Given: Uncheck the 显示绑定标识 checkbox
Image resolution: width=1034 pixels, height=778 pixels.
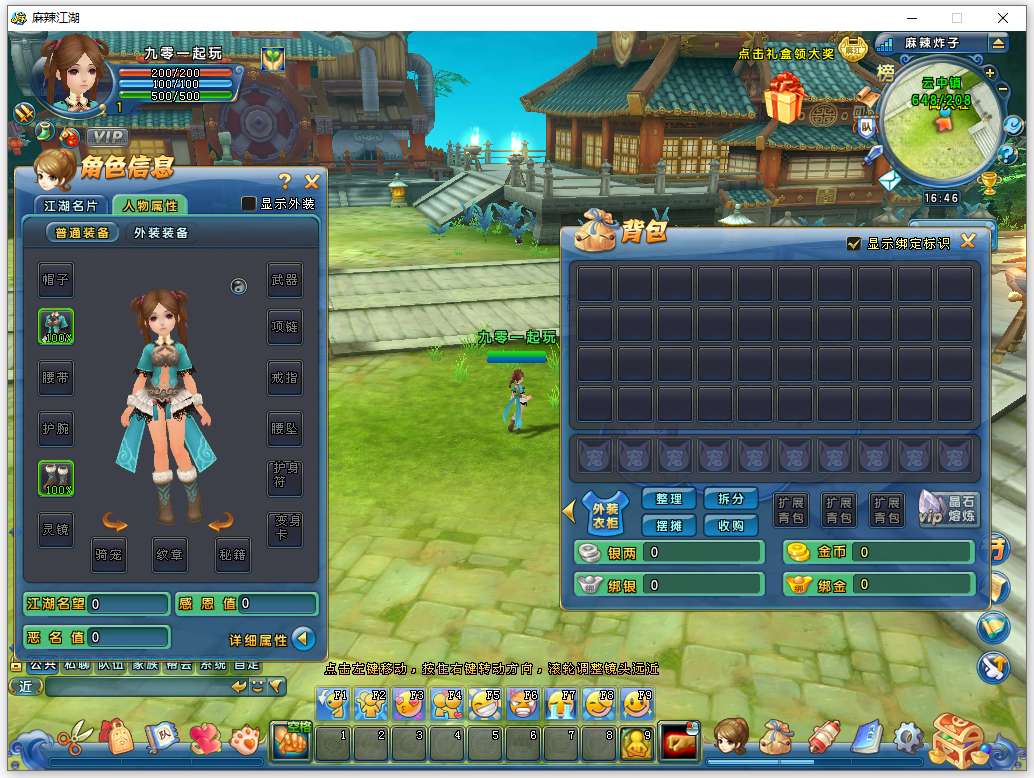Looking at the screenshot, I should click(853, 243).
